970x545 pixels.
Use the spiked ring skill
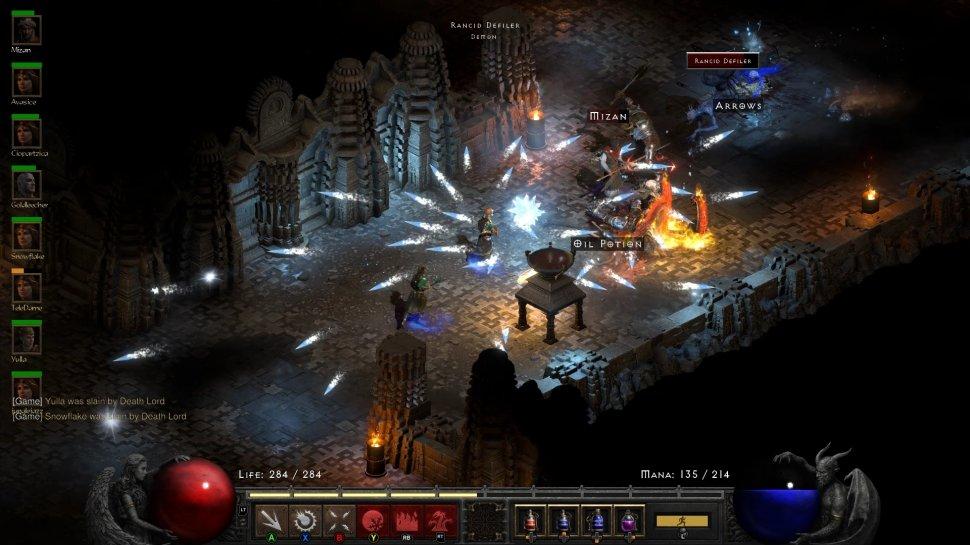[x=304, y=521]
